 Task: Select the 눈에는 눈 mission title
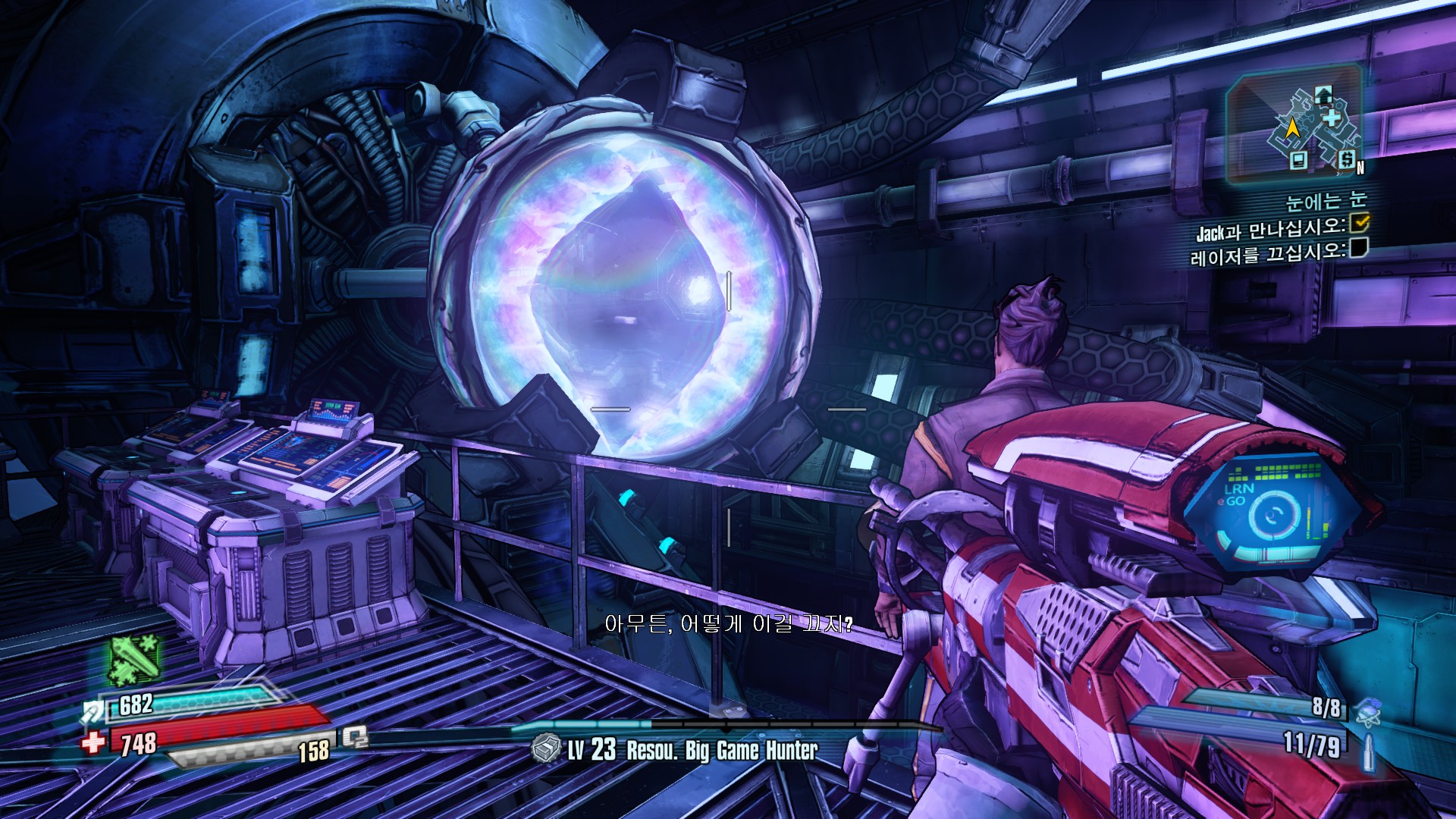coord(1326,201)
